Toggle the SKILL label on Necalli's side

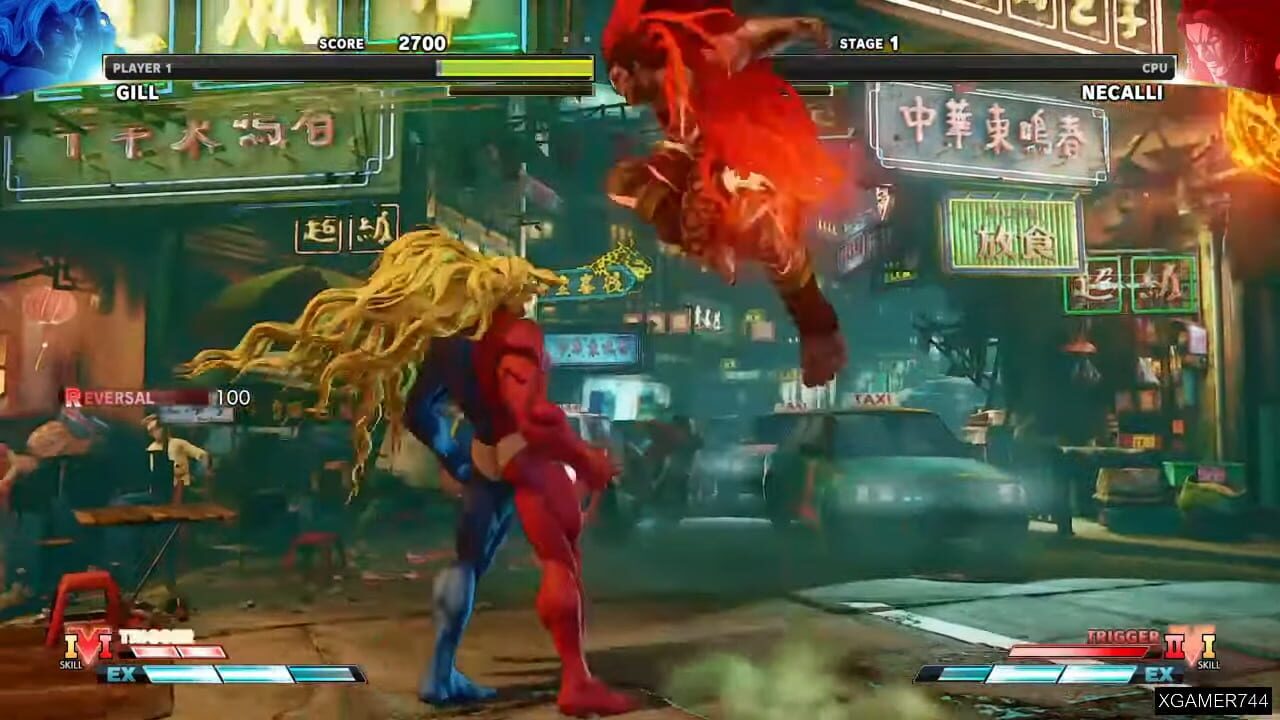pyautogui.click(x=1209, y=664)
